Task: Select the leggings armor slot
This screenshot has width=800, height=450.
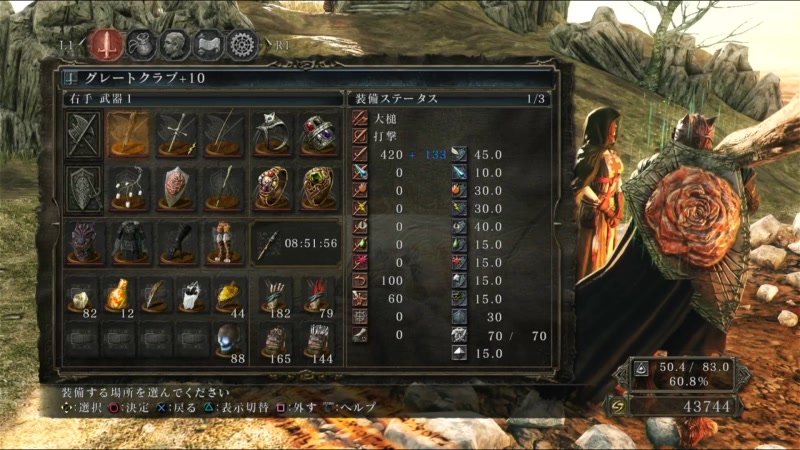Action: pyautogui.click(x=224, y=242)
